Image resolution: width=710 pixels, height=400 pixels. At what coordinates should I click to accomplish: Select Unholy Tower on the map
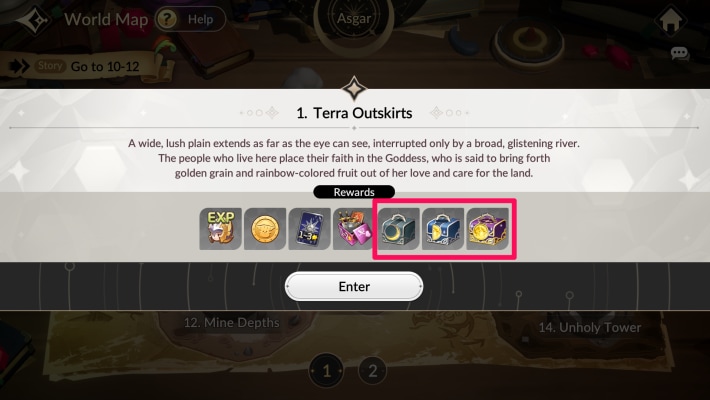[589, 327]
